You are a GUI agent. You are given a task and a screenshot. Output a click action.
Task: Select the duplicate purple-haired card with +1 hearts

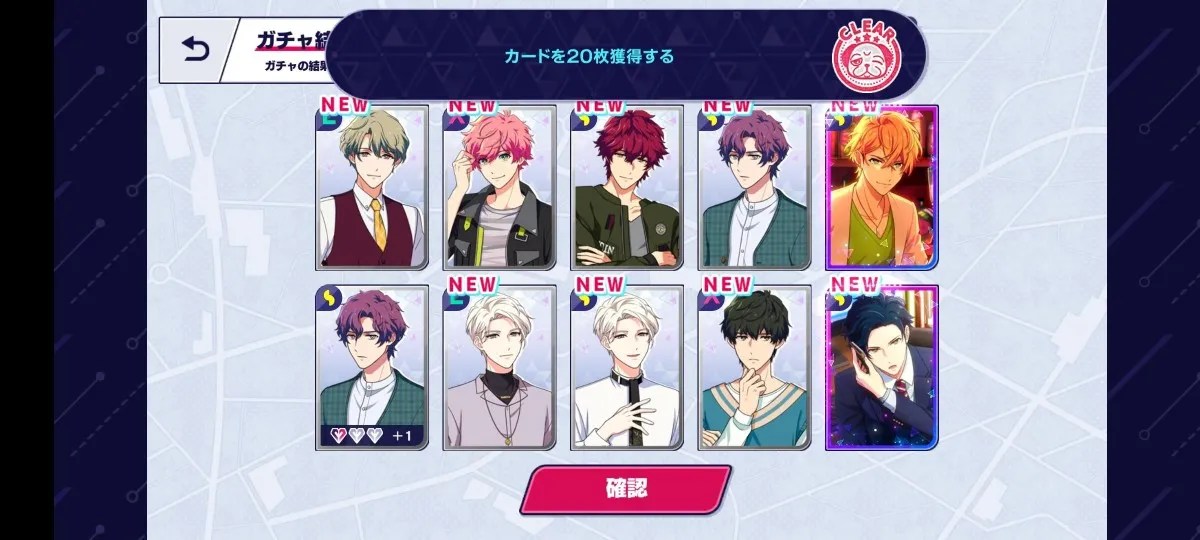[372, 368]
